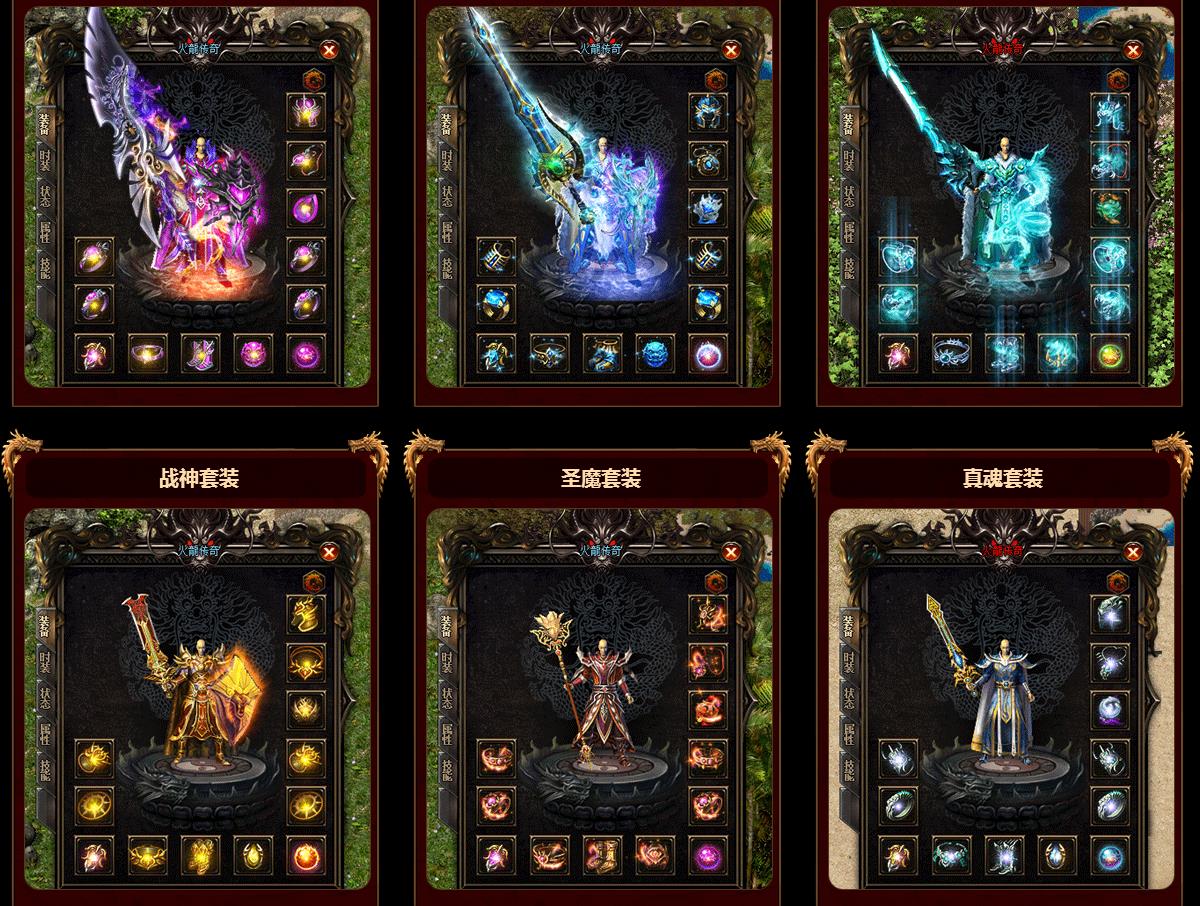Viewport: 1200px width, 906px height.
Task: Close the 真魂套装 equipment panel
Action: (x=1133, y=552)
